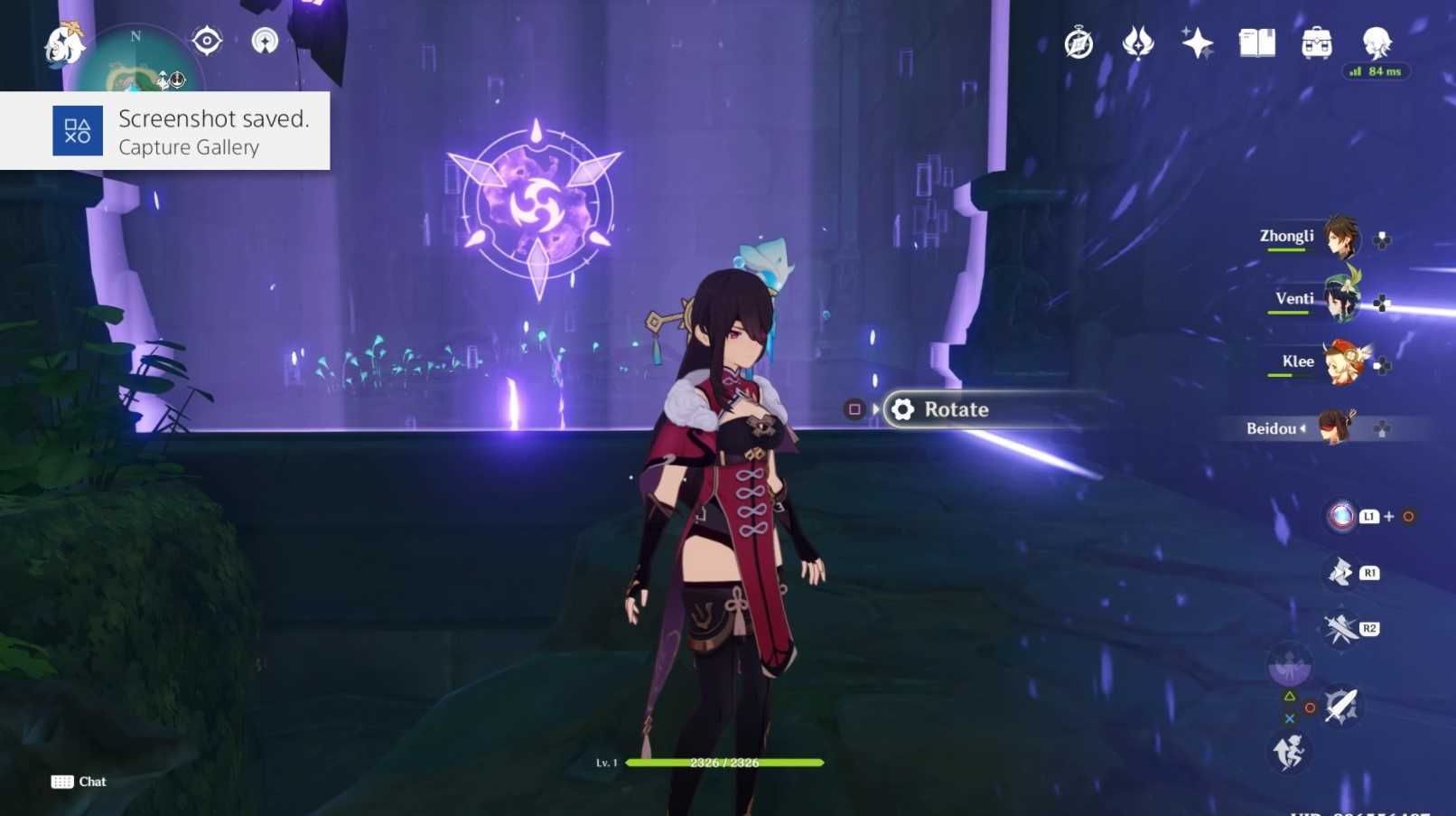Switch to party member Venti

1340,299
